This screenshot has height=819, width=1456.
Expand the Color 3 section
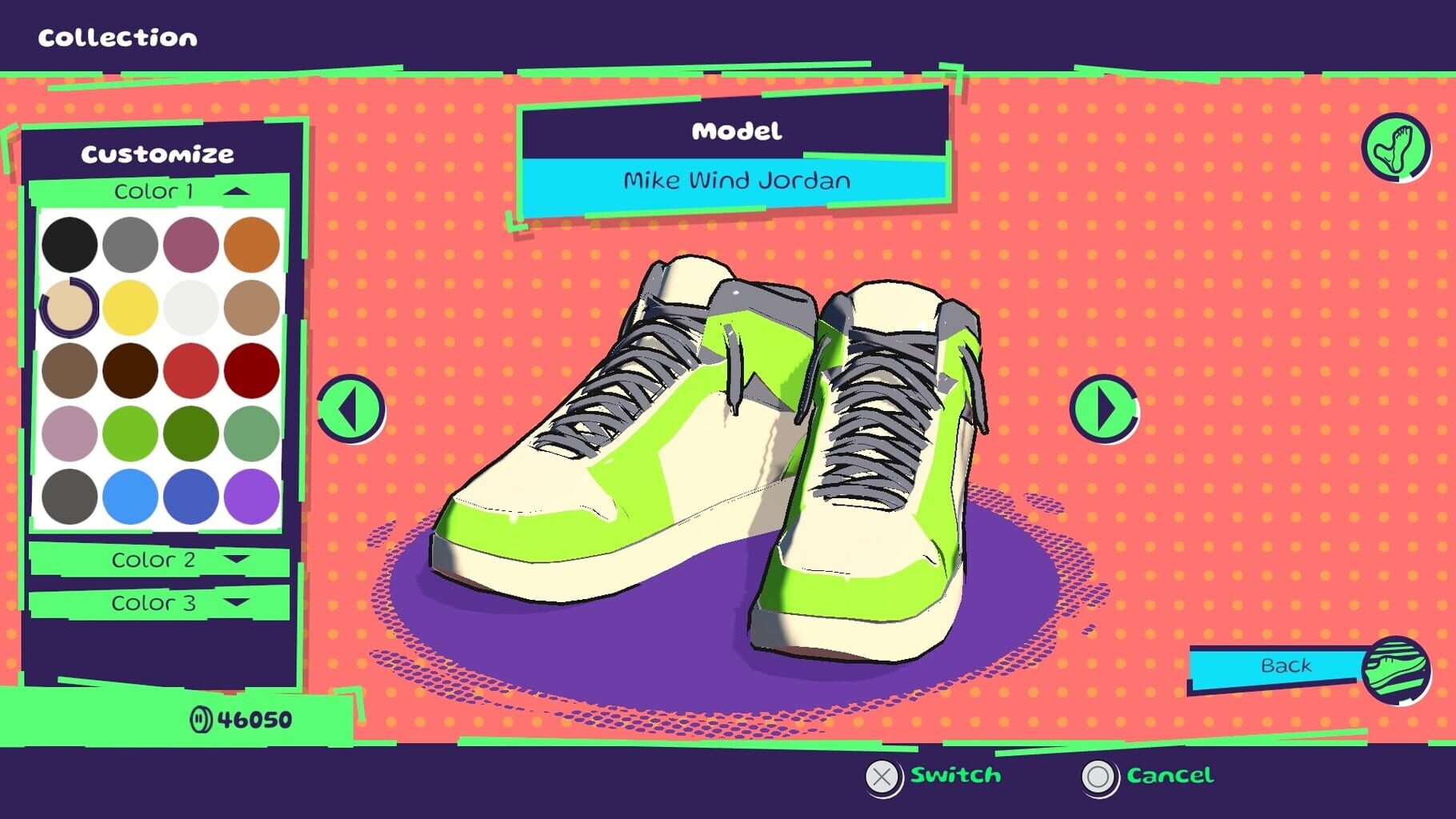click(156, 603)
